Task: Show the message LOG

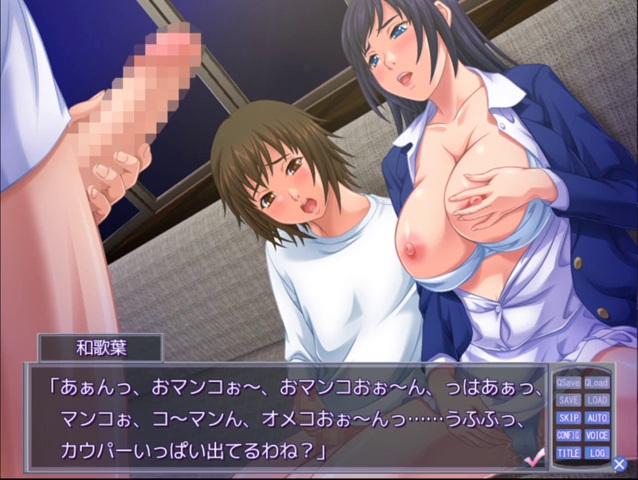Action: [597, 453]
